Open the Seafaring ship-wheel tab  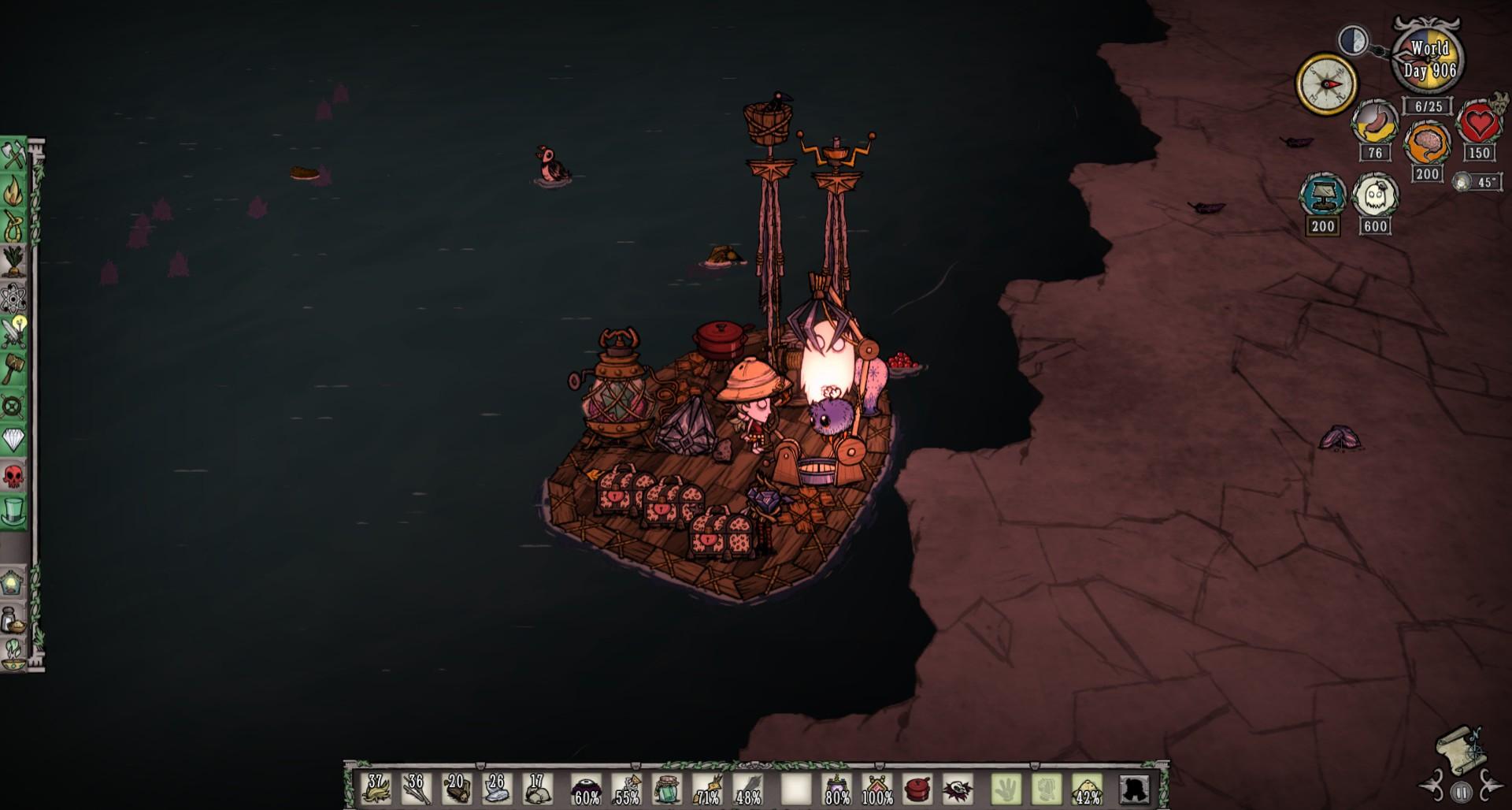13,406
